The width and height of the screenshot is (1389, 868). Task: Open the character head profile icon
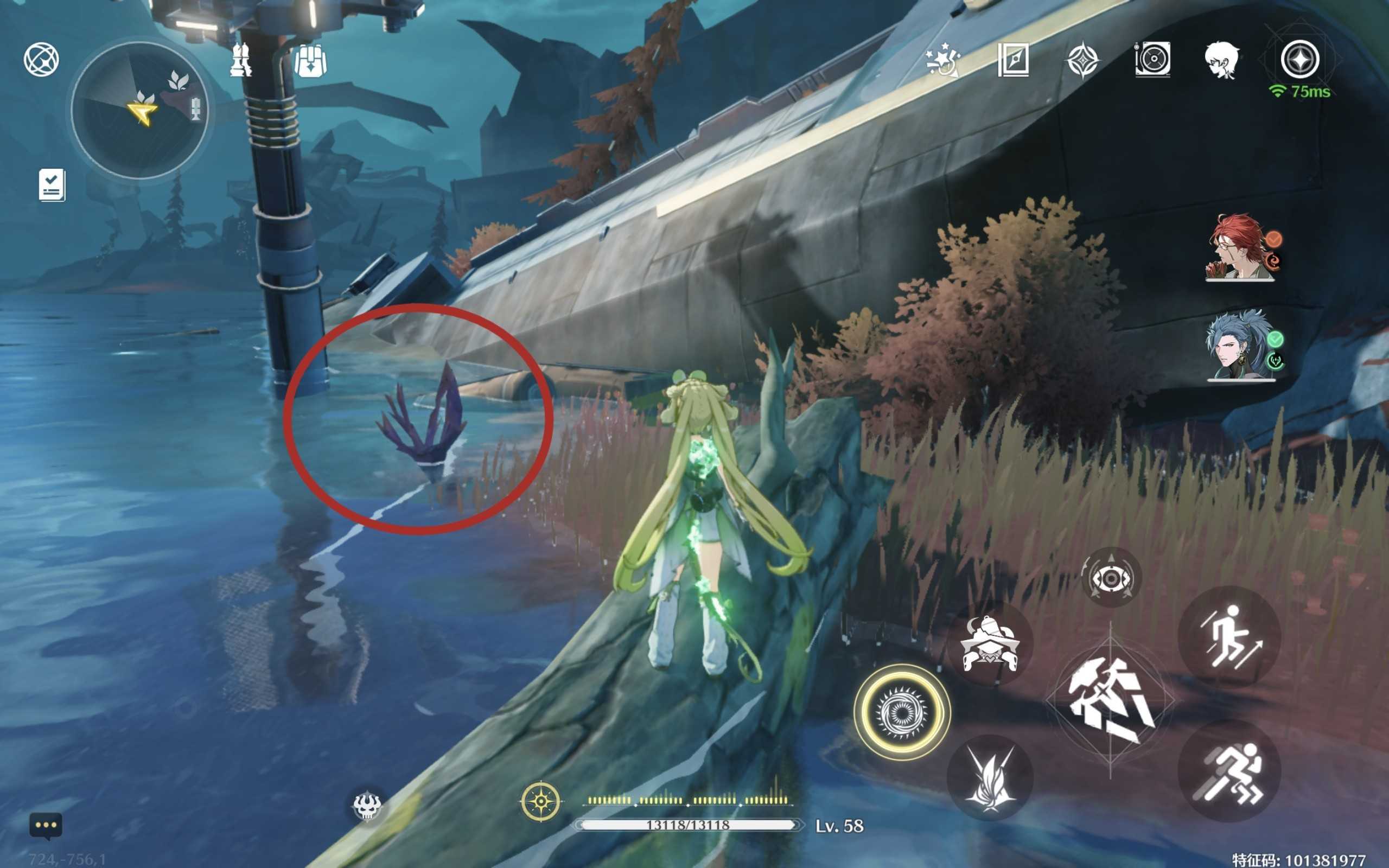coord(1221,60)
